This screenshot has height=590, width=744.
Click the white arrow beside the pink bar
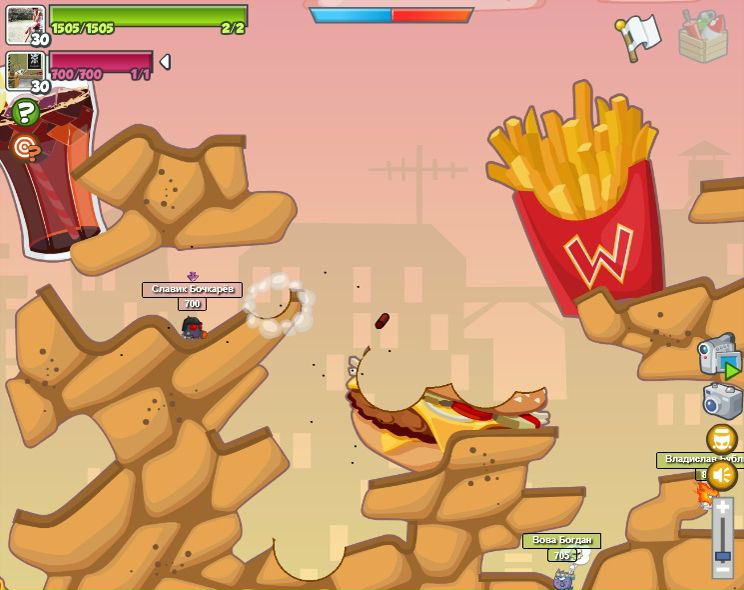coord(165,62)
